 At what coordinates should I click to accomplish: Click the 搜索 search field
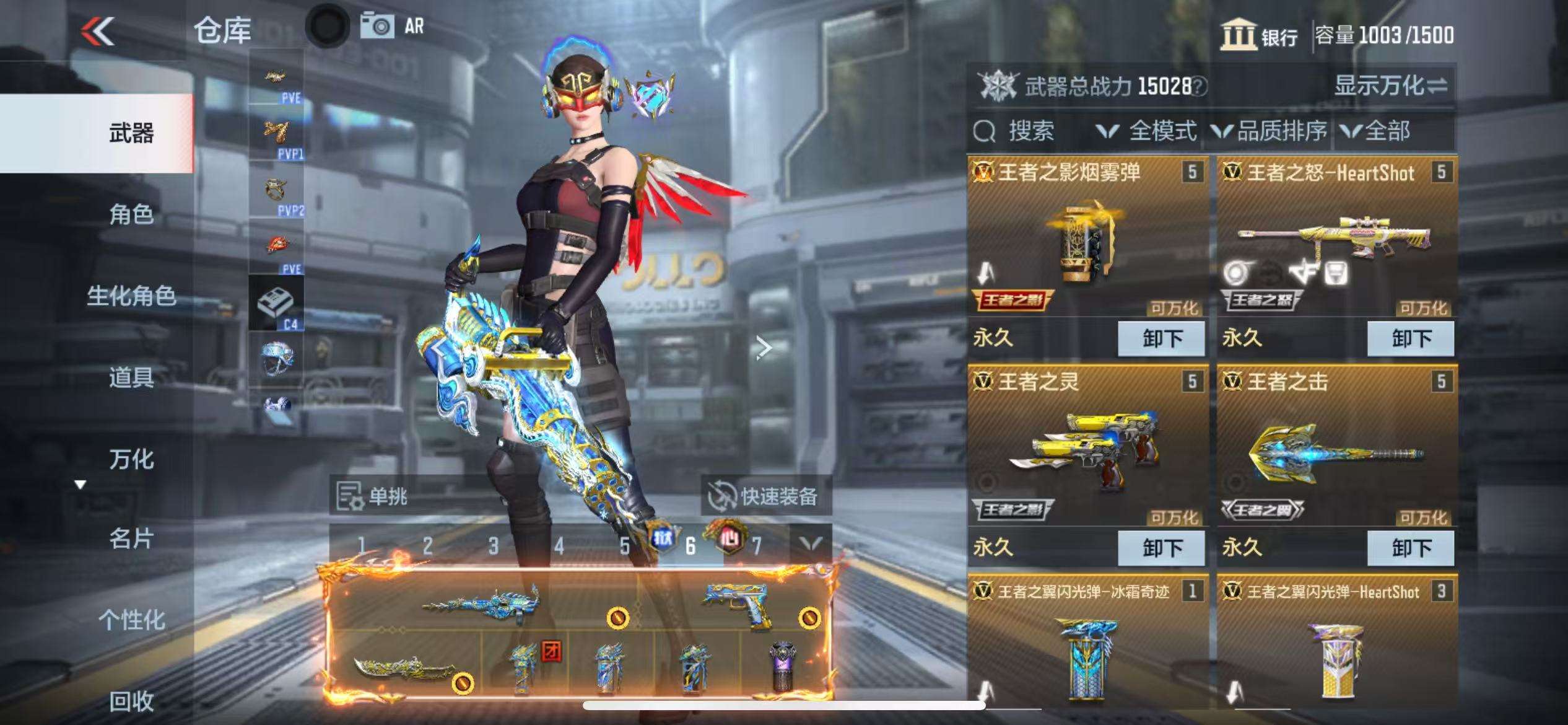1030,131
